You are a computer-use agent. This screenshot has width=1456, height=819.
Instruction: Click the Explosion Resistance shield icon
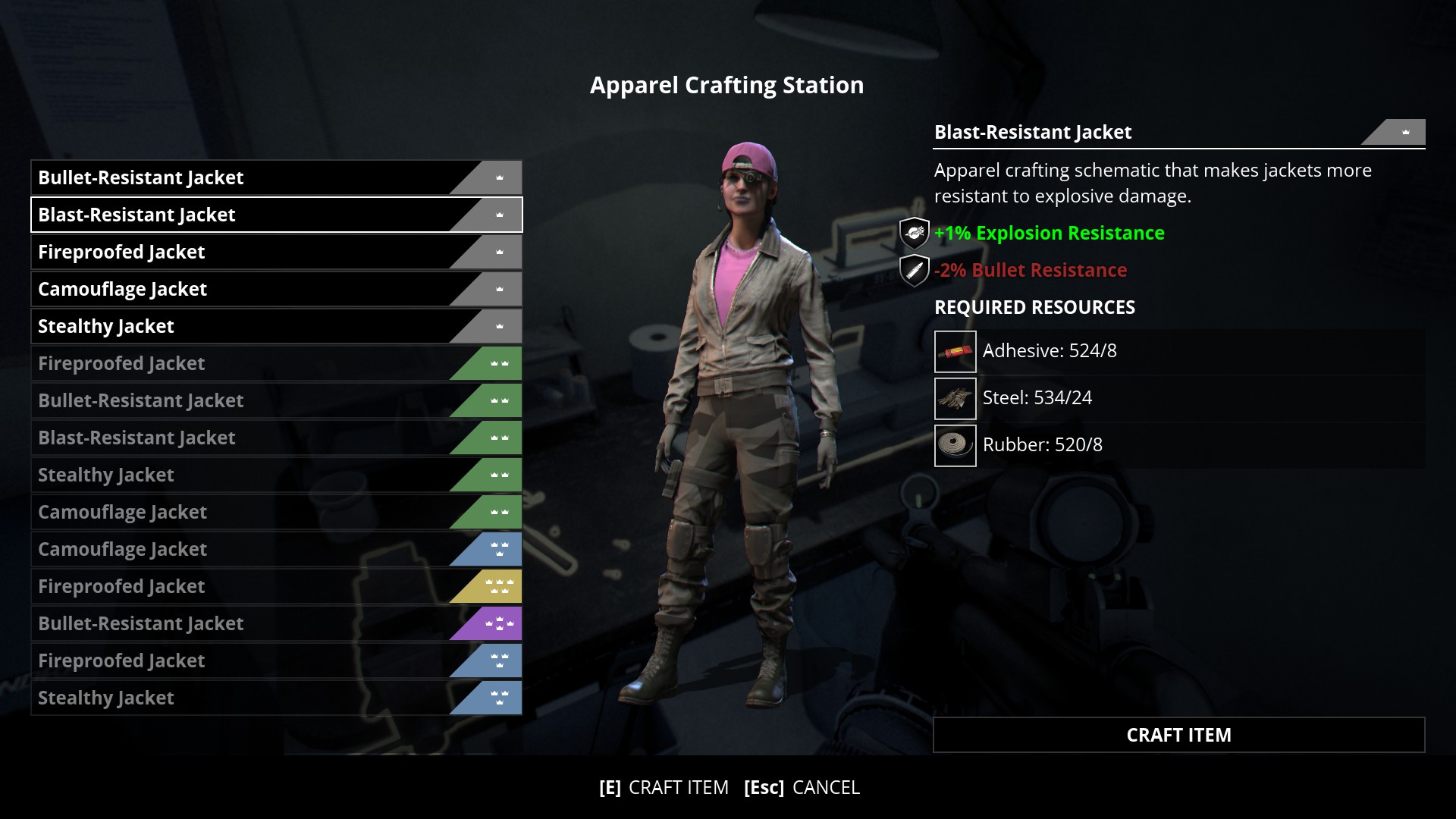(x=913, y=233)
